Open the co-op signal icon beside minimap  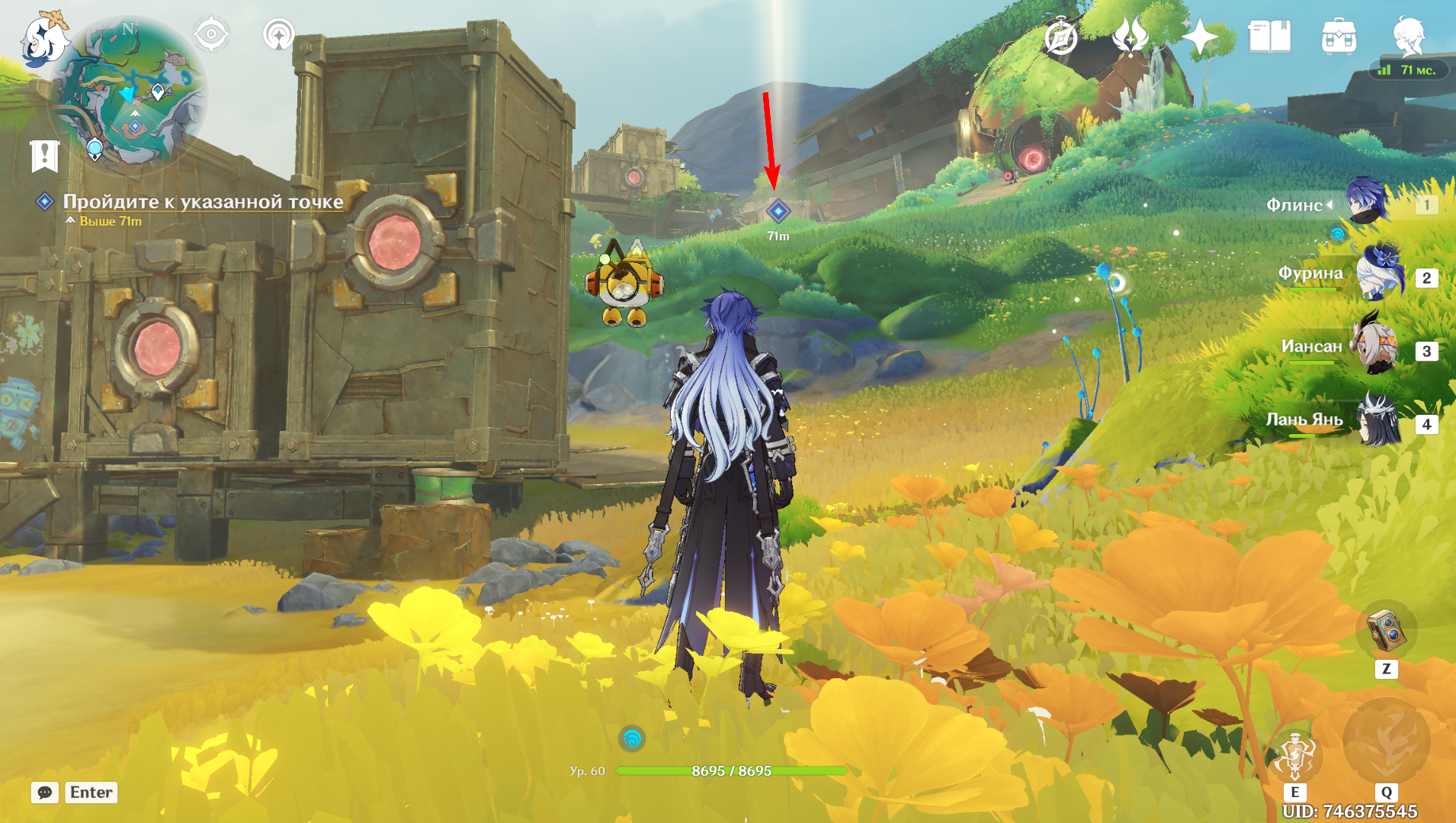coord(278,34)
